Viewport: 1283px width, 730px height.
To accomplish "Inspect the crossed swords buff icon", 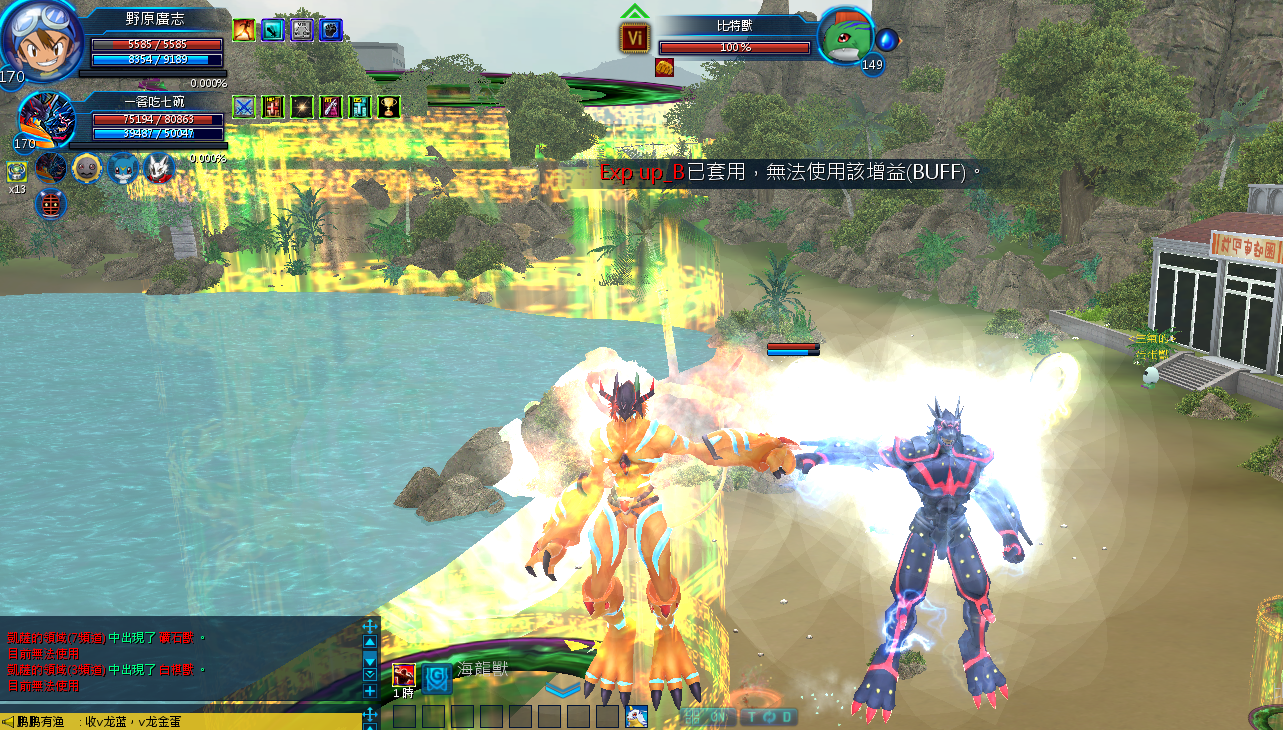I will (244, 106).
